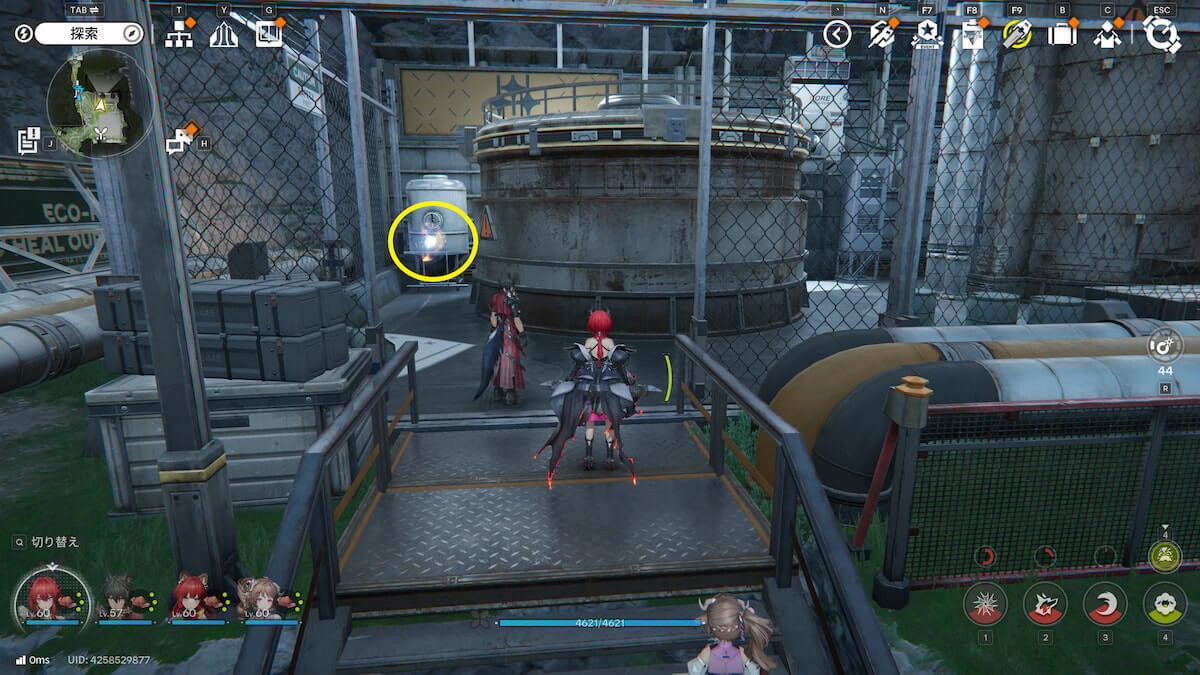Image resolution: width=1200 pixels, height=675 pixels.
Task: Open the main system menu icon
Action: click(1162, 35)
